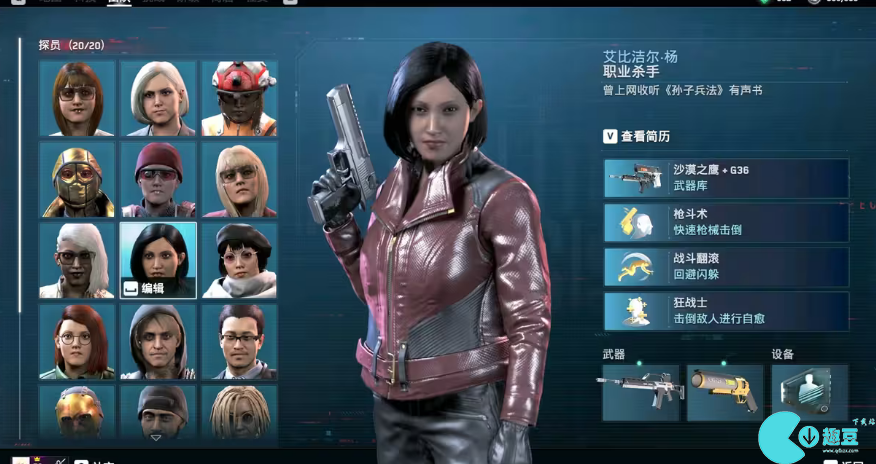Select the white-haired operative with dark glasses
Viewport: 876px width, 464px height.
(77, 260)
